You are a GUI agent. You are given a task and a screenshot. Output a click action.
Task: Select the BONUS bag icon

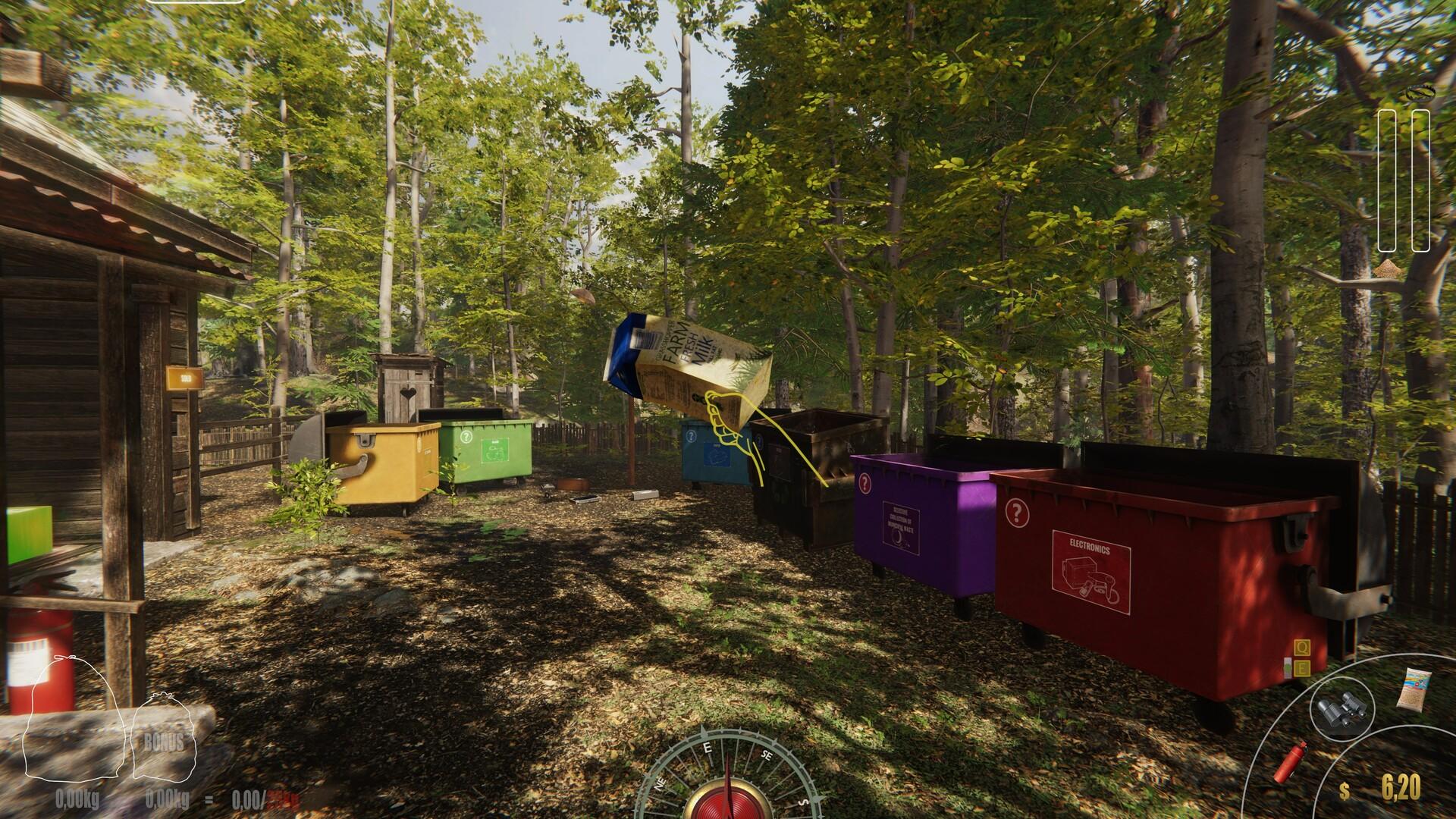click(163, 739)
